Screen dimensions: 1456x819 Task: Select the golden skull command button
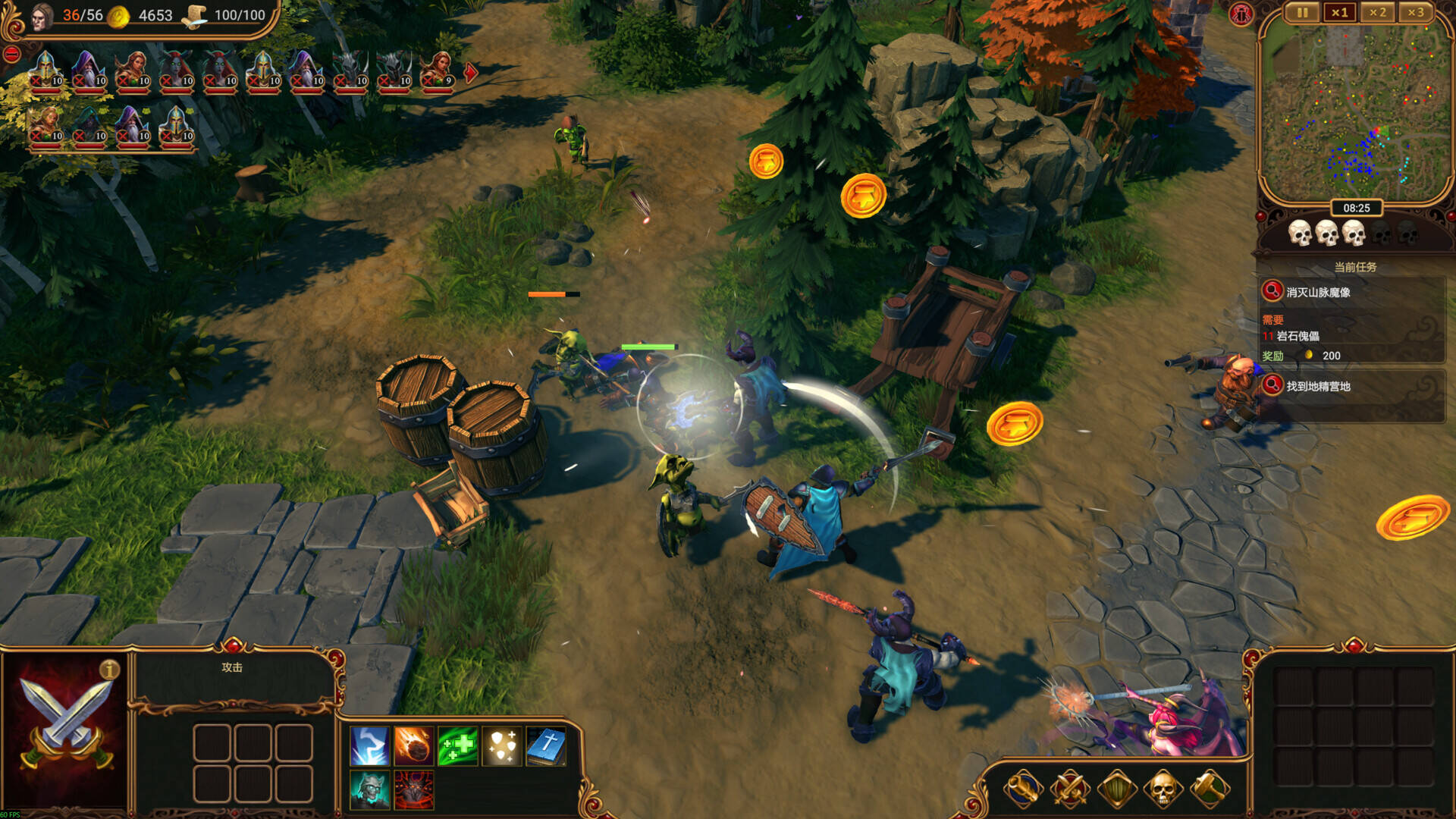click(x=1163, y=789)
